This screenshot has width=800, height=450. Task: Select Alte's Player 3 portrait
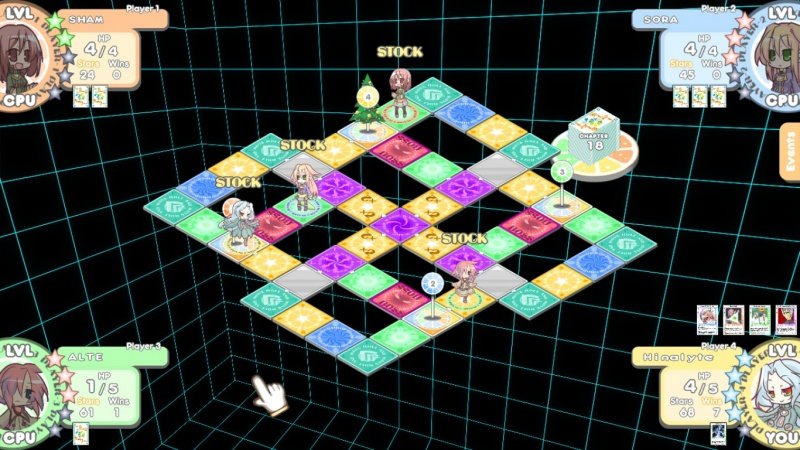tap(24, 392)
